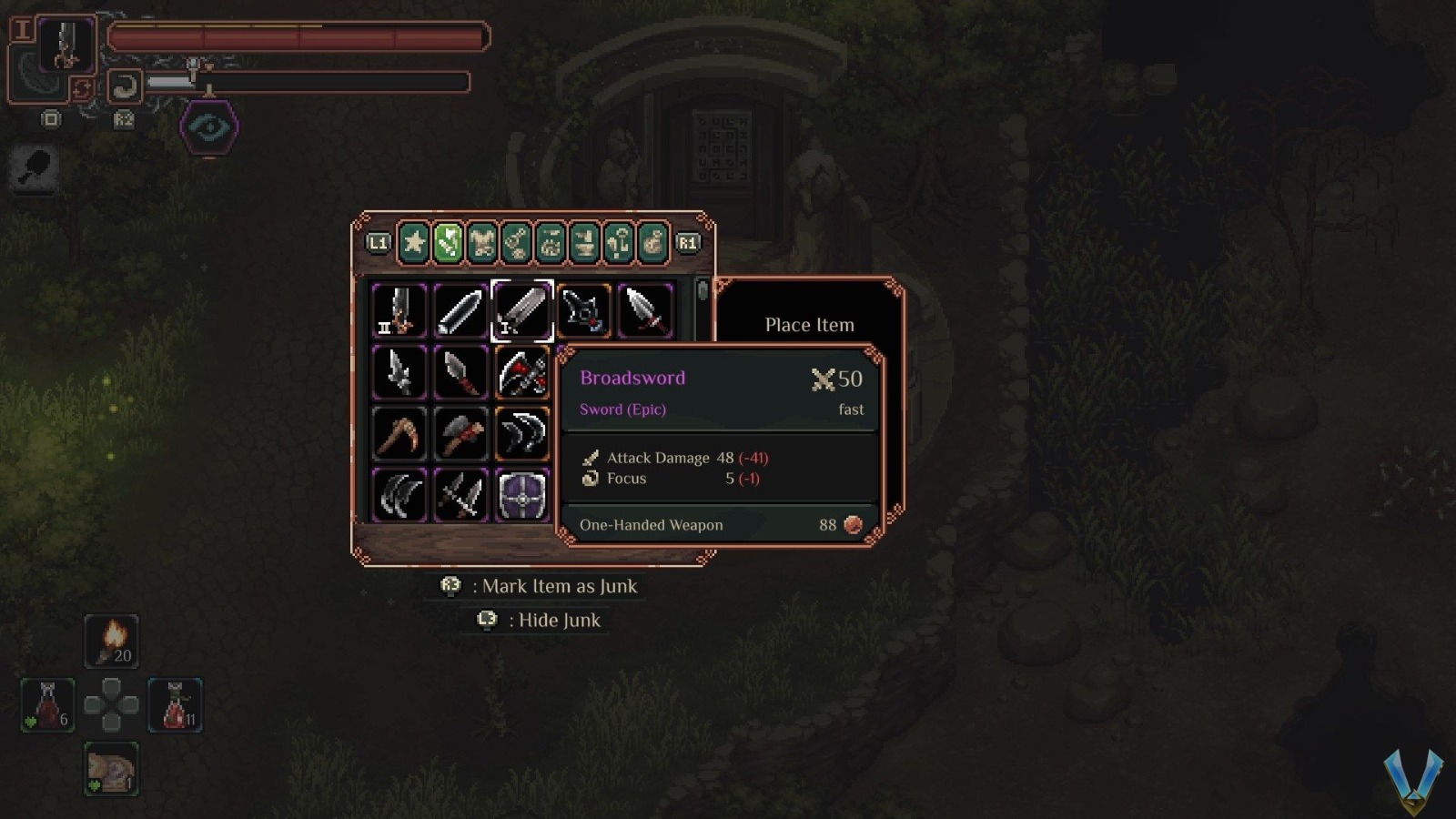Select the highlighted weapons category tab
Screen dimensions: 1456x819
click(448, 243)
